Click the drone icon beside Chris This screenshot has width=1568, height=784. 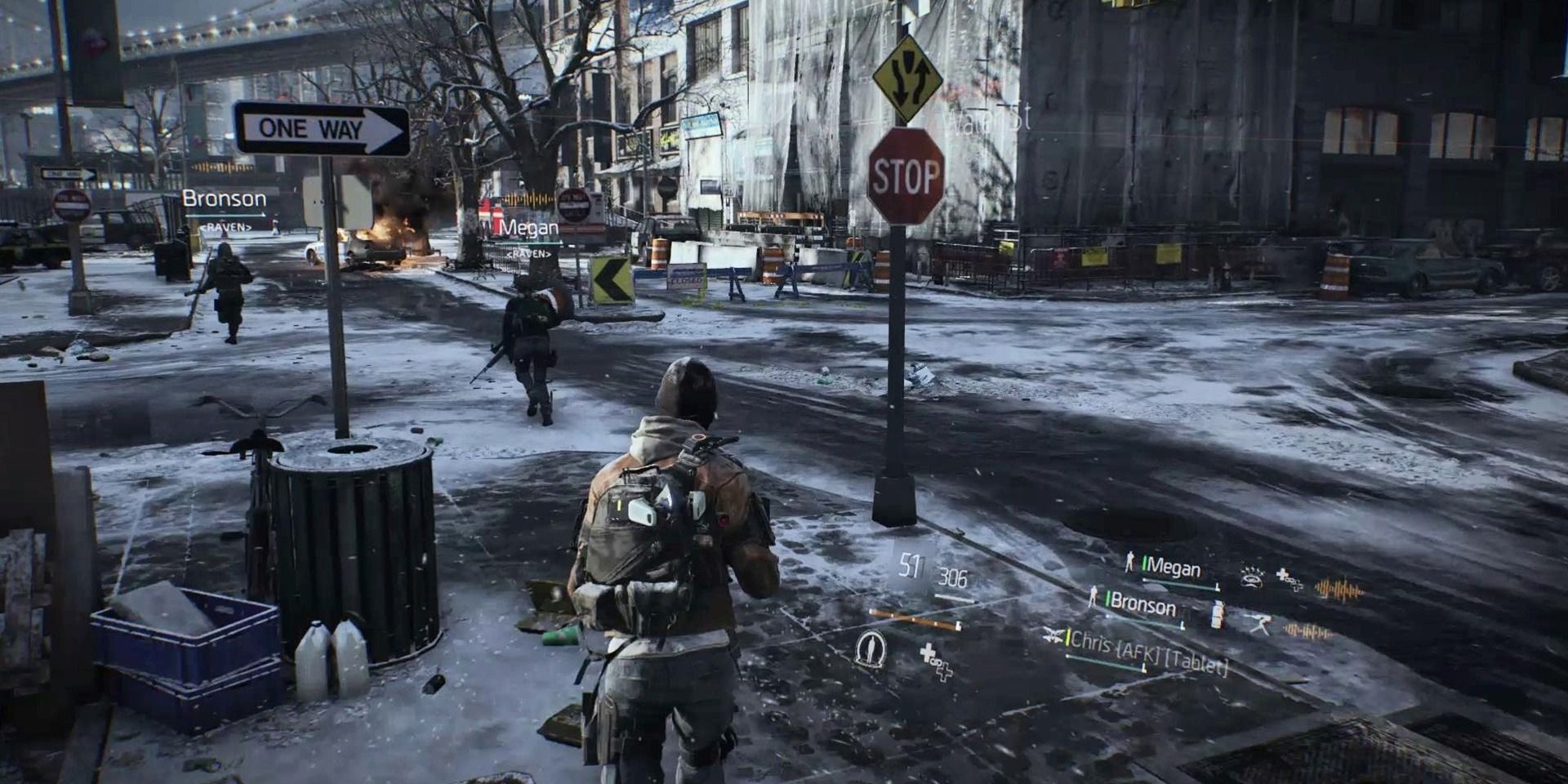(1052, 634)
